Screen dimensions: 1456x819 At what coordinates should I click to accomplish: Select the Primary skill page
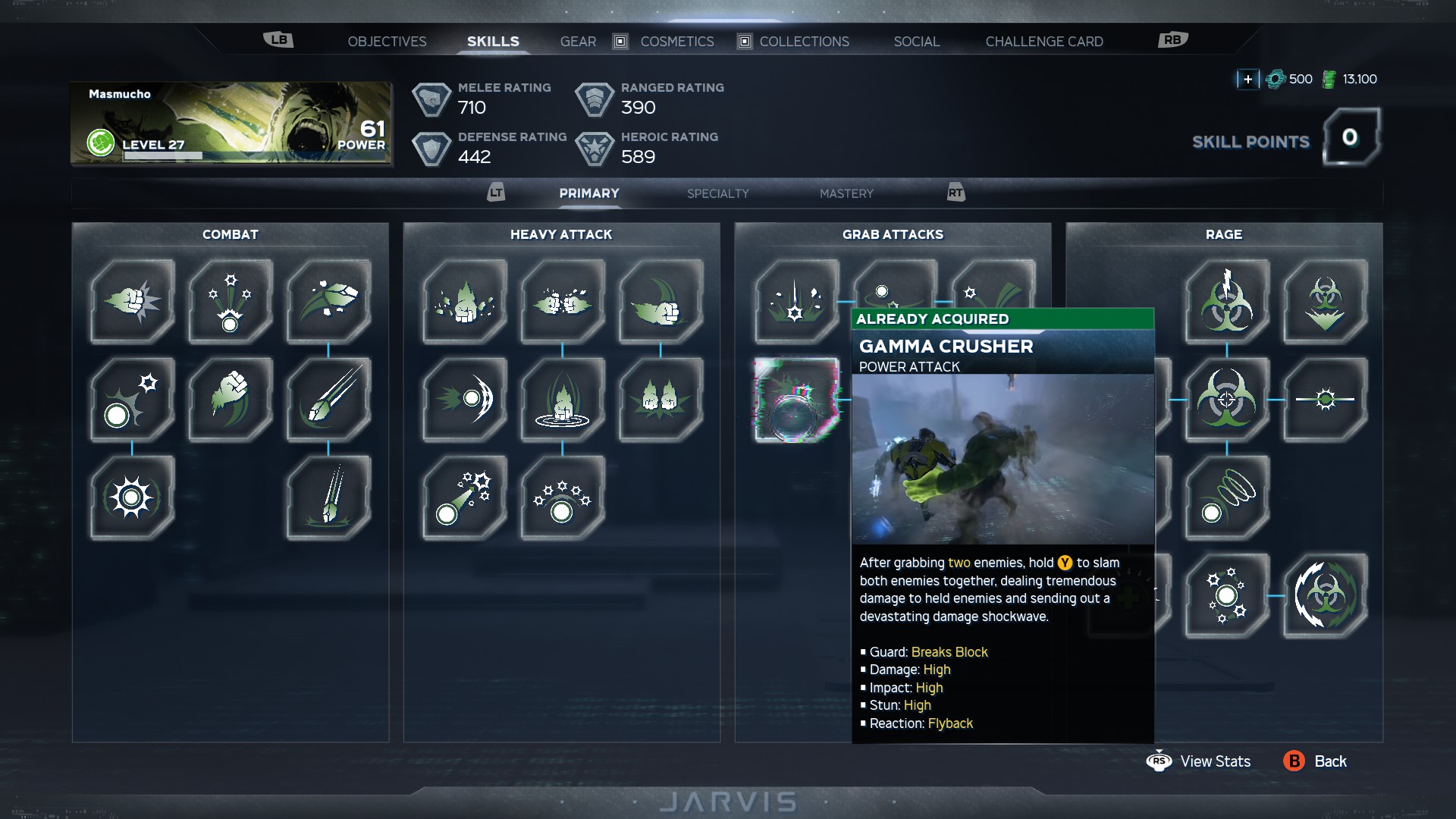589,194
